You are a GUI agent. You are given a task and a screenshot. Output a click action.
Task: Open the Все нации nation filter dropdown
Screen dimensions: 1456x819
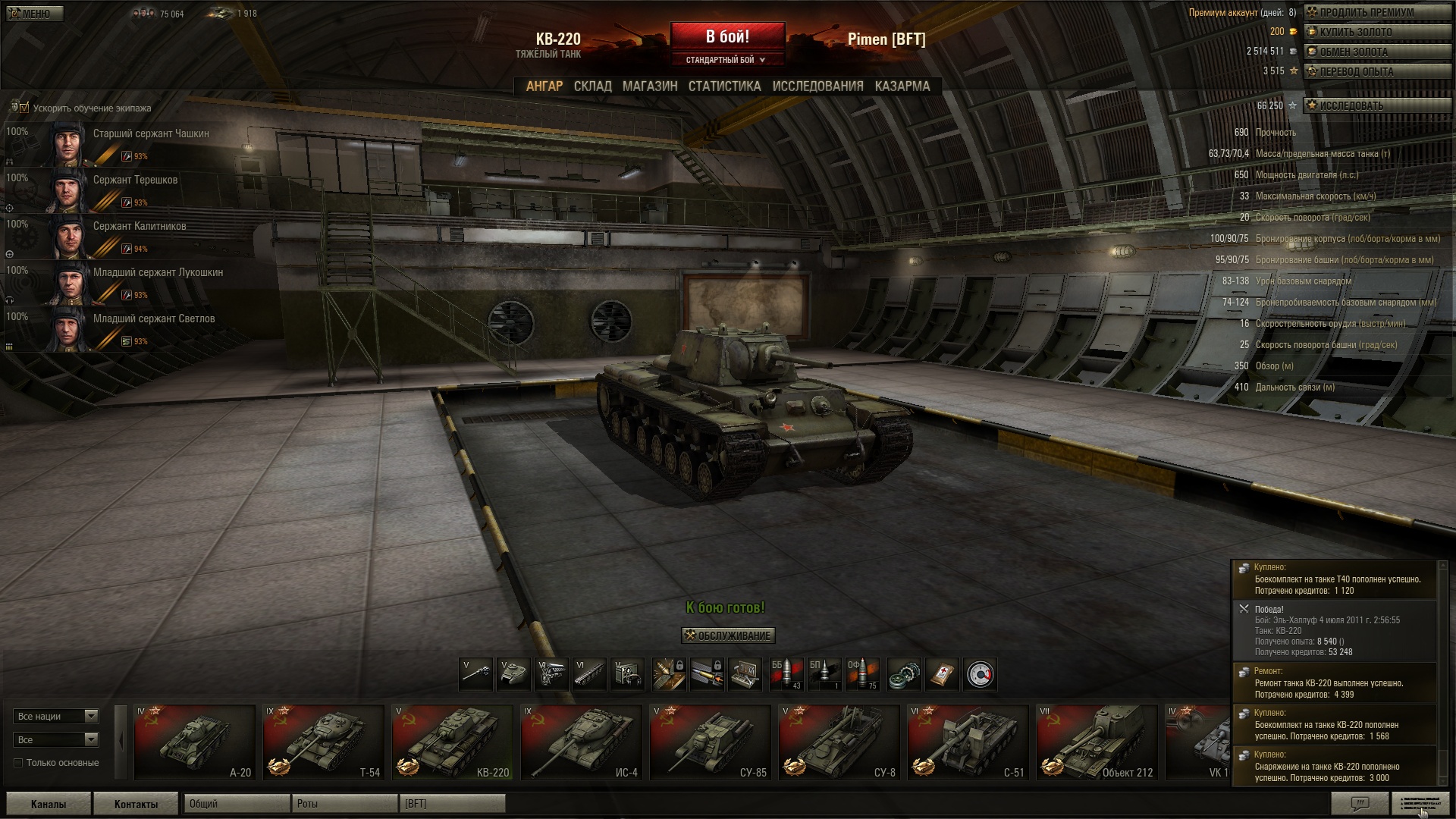[56, 716]
